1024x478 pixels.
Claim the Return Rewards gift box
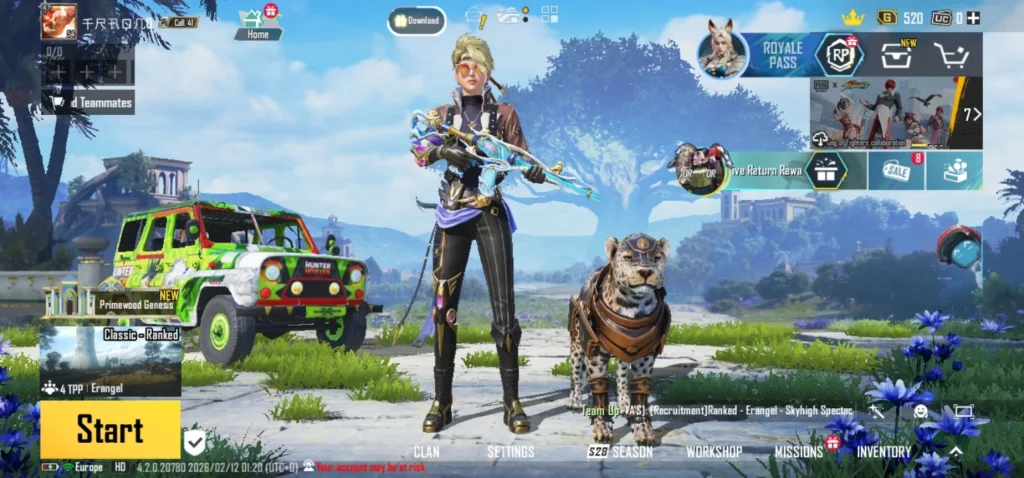(x=825, y=171)
